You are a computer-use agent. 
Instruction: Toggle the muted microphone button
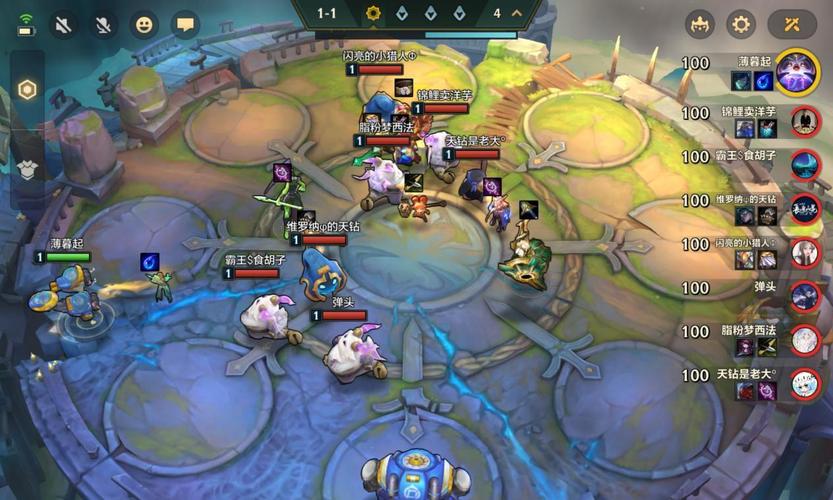click(102, 25)
